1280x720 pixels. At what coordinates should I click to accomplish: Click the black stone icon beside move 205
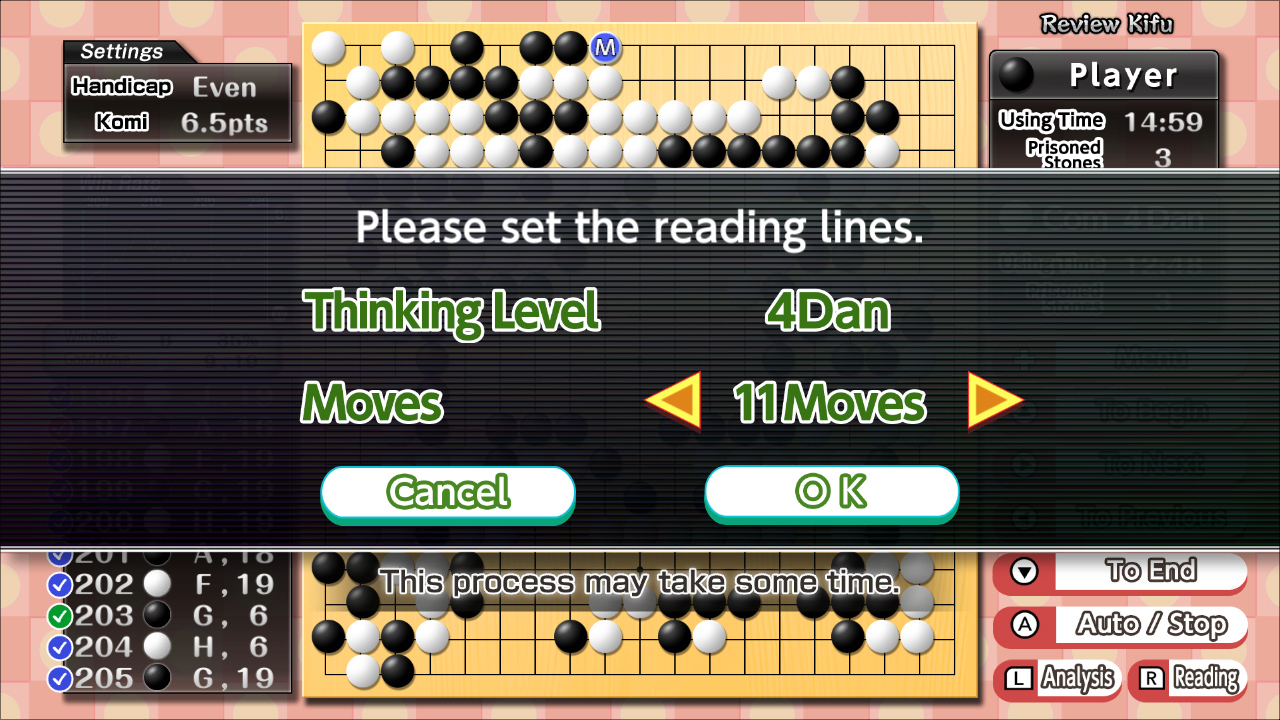coord(156,678)
